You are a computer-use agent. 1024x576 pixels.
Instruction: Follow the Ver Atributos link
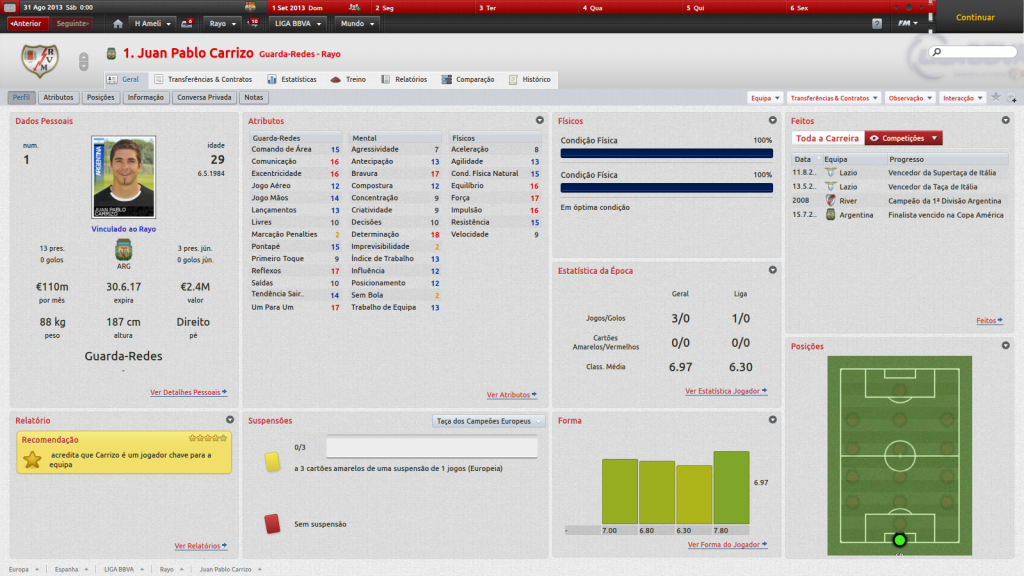(x=511, y=395)
